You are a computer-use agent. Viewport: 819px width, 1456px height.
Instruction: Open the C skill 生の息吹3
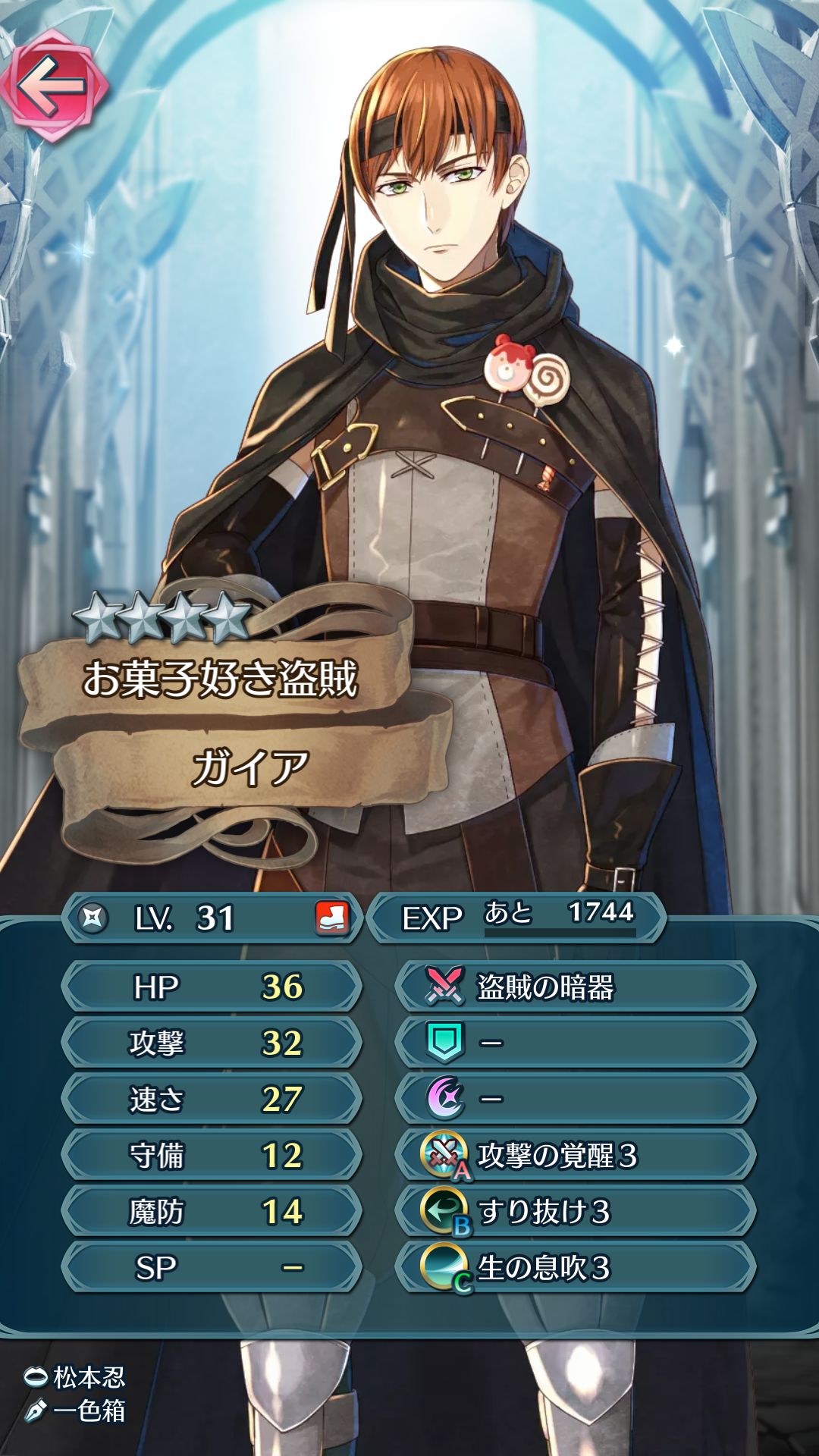coord(575,1267)
